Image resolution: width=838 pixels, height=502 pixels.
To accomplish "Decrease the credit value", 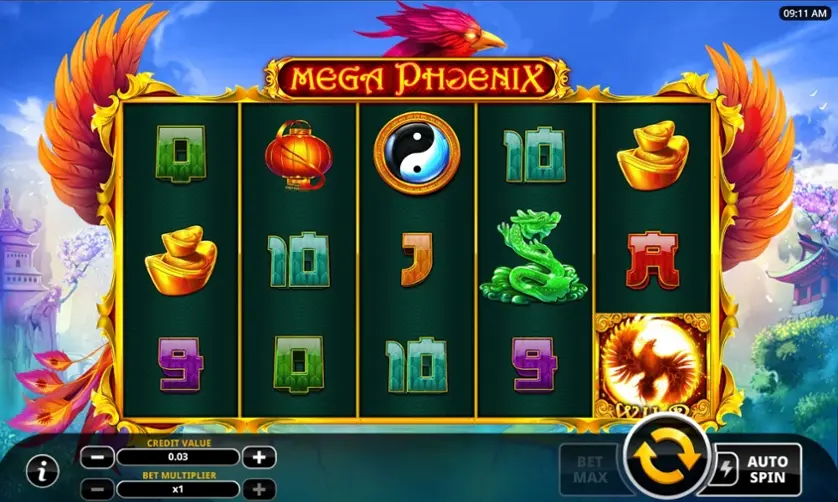I will point(97,457).
